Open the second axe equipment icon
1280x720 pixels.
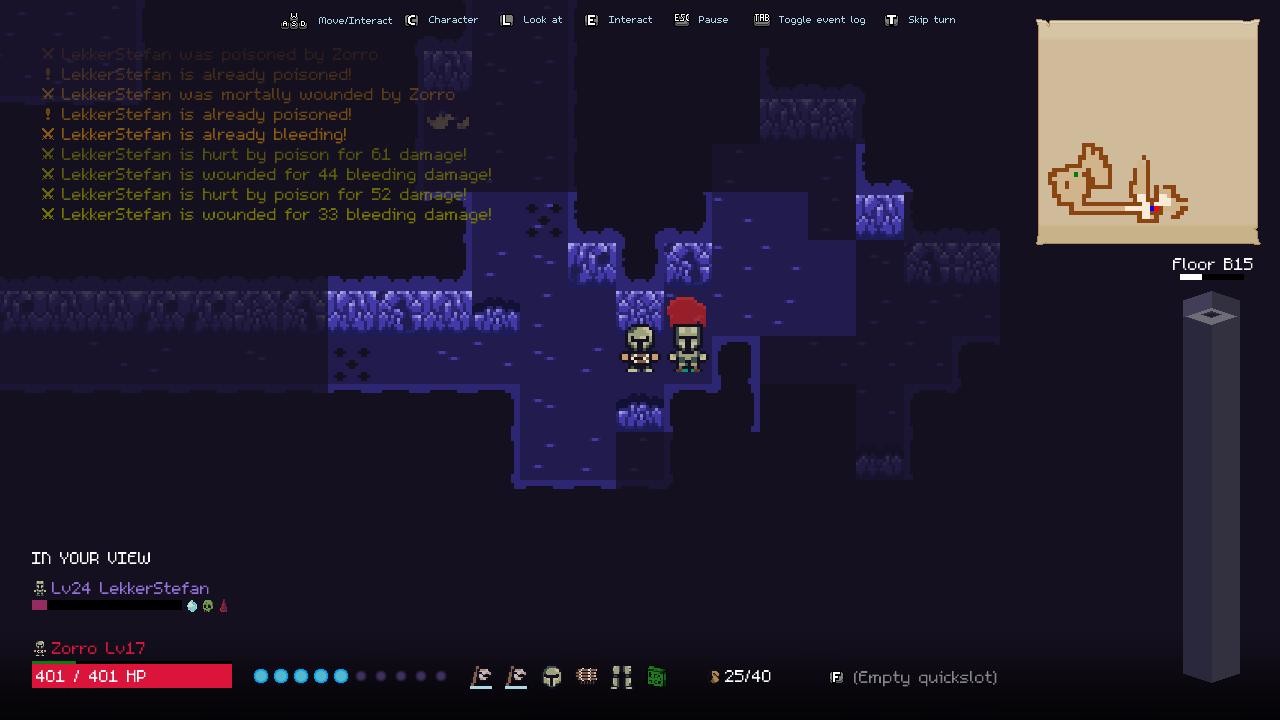click(516, 676)
